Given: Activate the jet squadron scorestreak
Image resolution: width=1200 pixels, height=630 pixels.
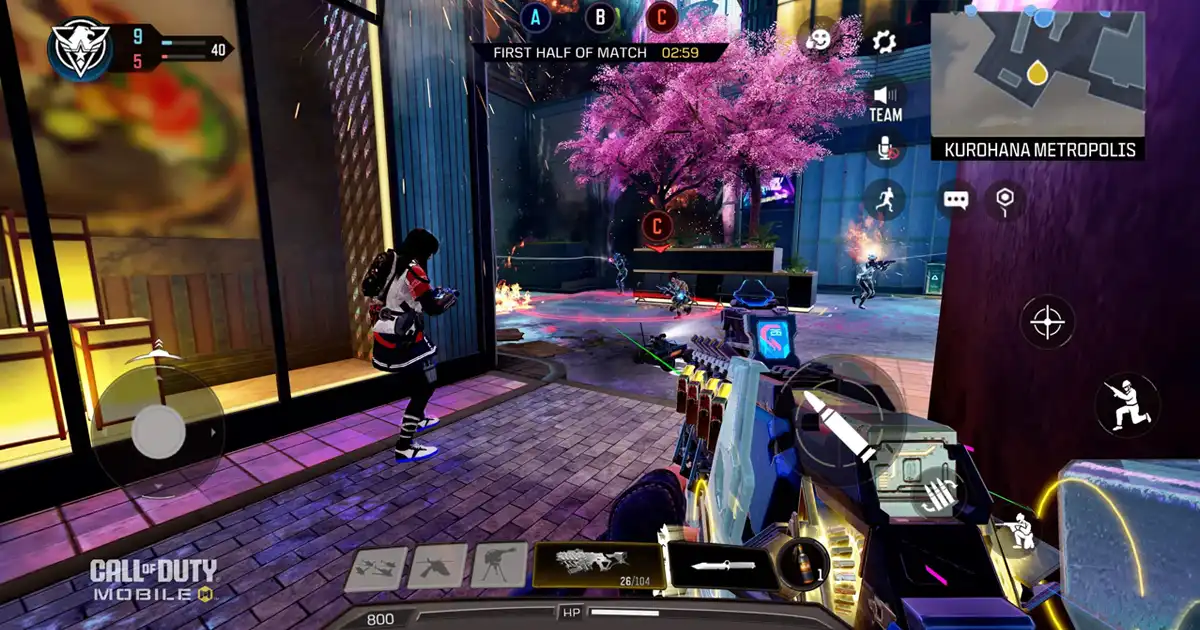Looking at the screenshot, I should pos(375,568).
